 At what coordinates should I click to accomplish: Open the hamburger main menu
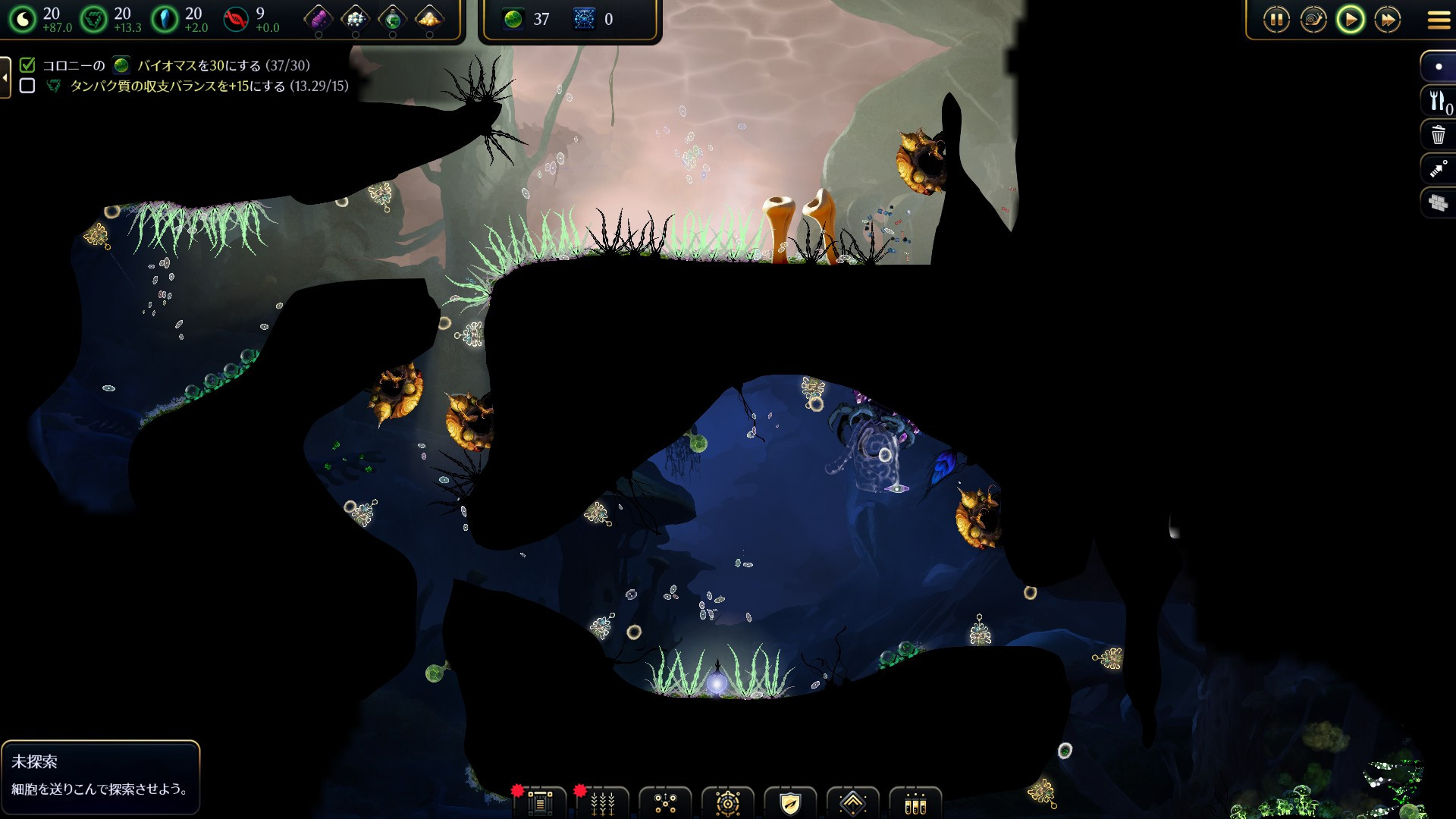tap(1439, 20)
